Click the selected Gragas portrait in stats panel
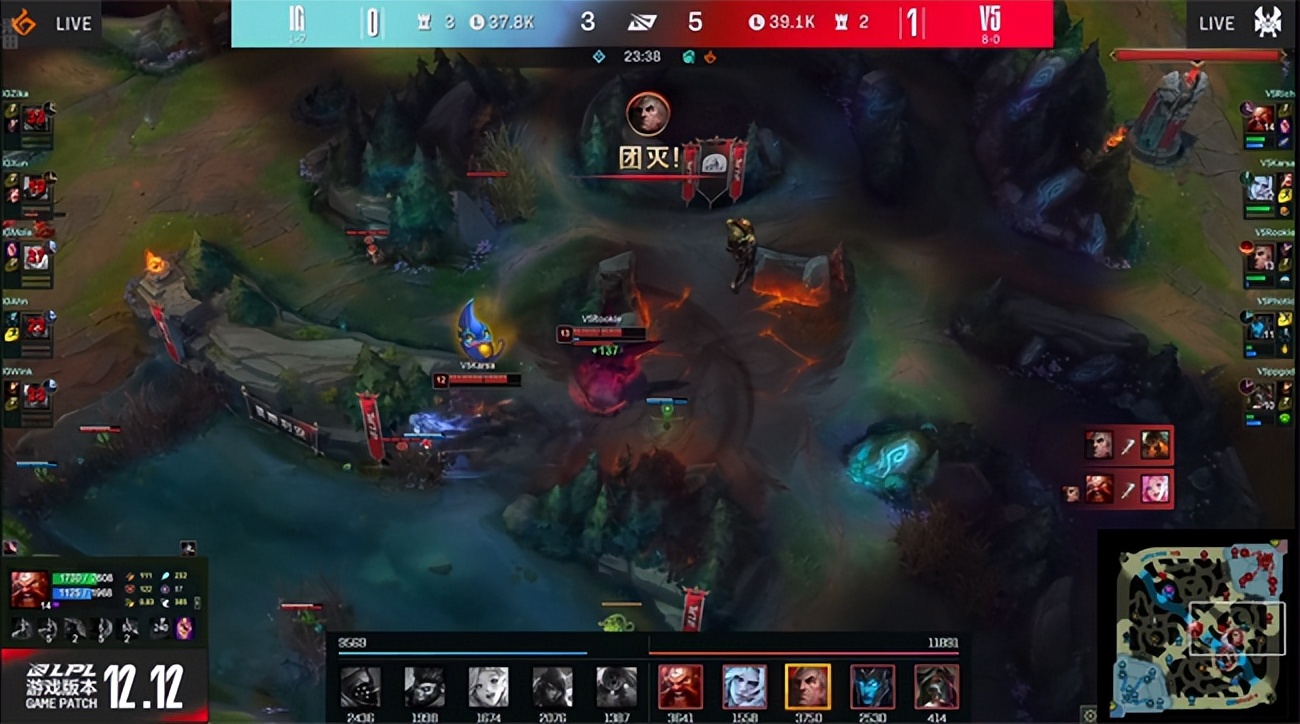 tap(27, 588)
